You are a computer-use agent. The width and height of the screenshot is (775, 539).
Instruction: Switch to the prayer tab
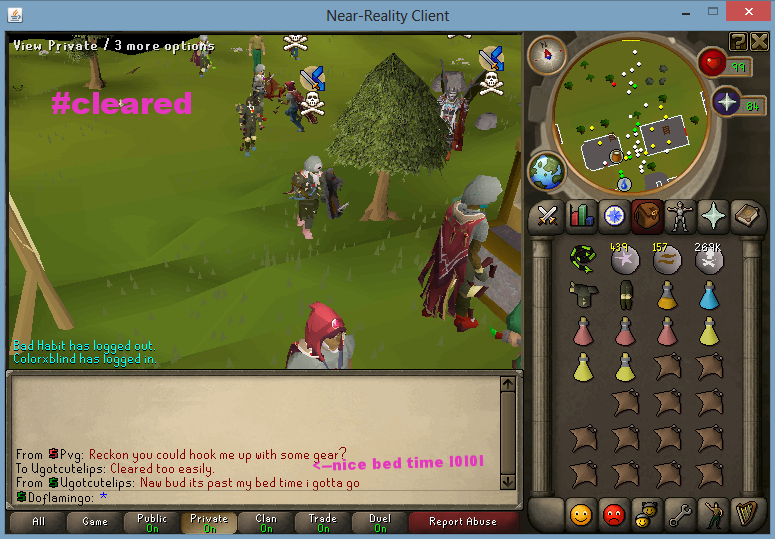[713, 214]
